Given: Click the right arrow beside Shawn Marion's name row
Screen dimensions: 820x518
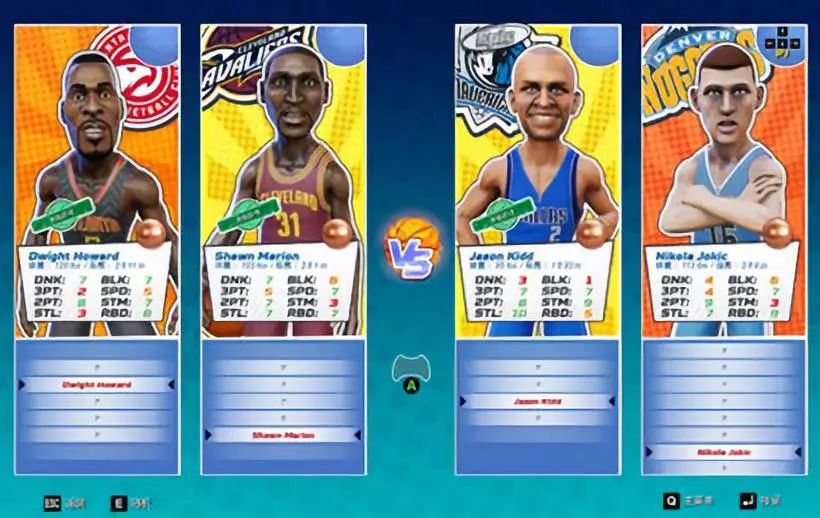Looking at the screenshot, I should click(357, 435).
